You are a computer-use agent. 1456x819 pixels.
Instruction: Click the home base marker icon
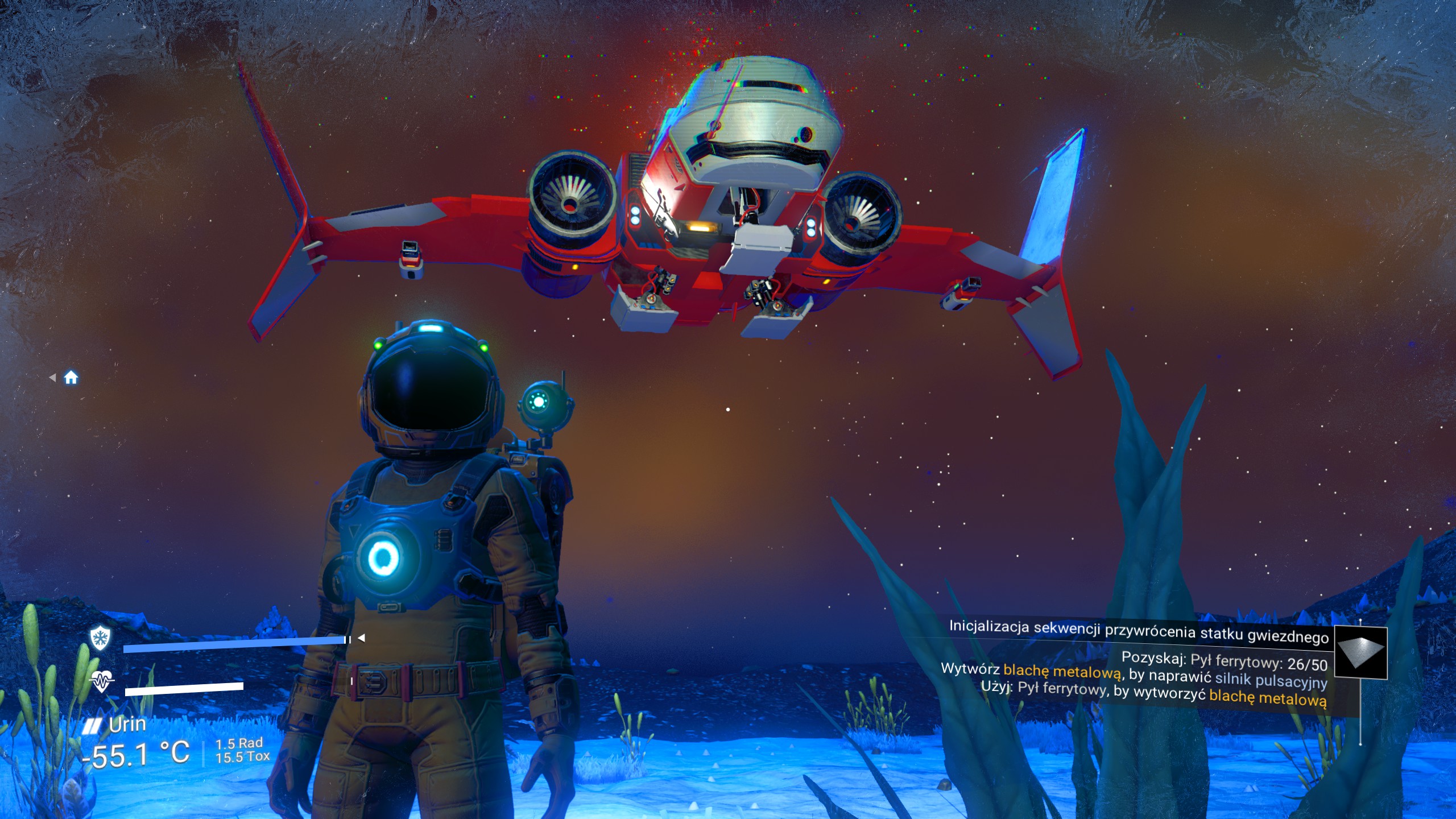click(x=71, y=378)
